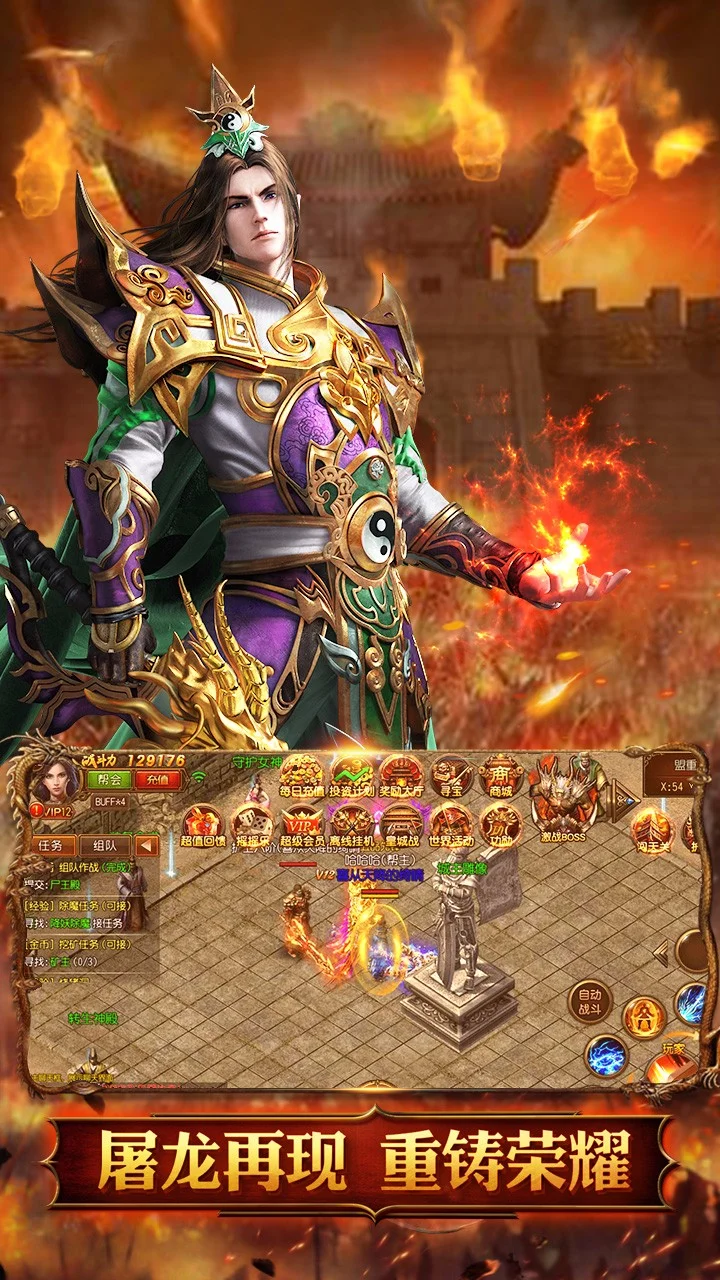Open the player portrait avatar

click(57, 779)
